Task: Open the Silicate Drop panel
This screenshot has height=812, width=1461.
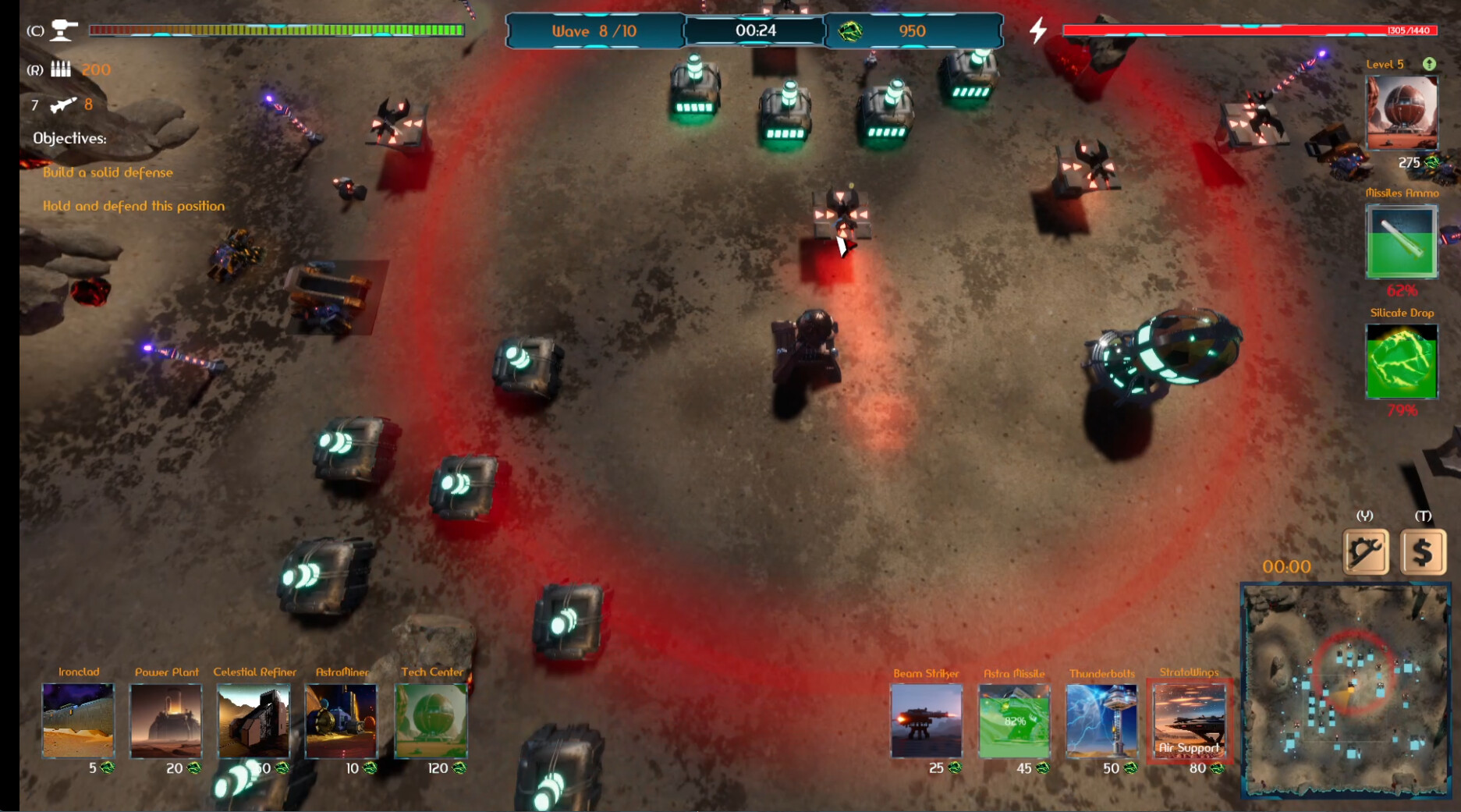Action: click(1401, 360)
